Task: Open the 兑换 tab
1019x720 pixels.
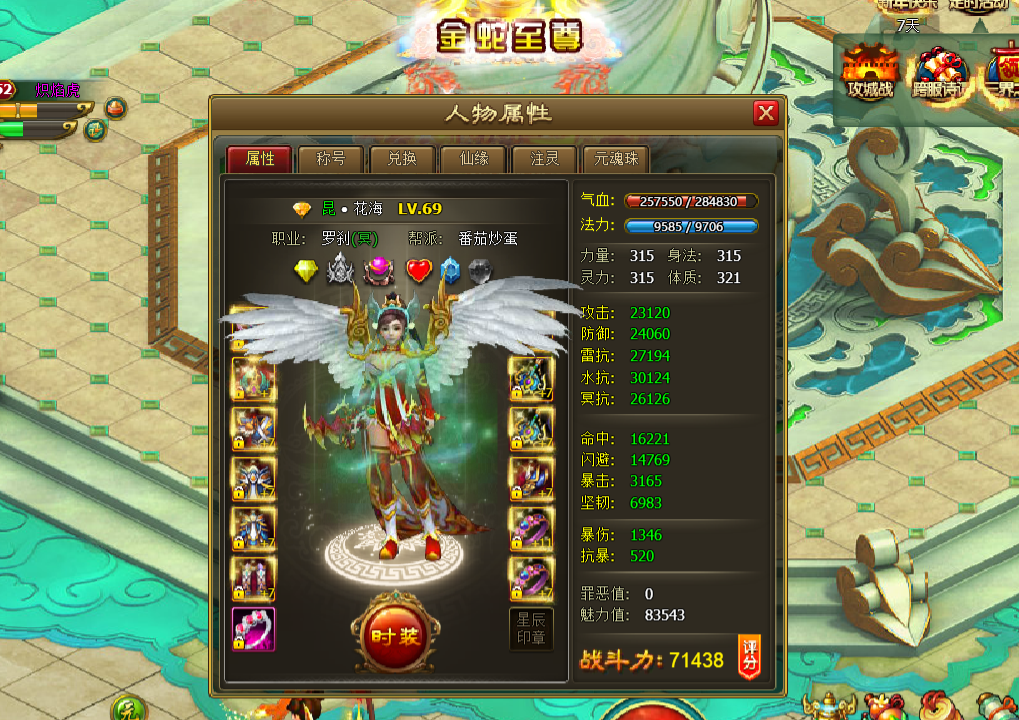Action: pyautogui.click(x=402, y=159)
